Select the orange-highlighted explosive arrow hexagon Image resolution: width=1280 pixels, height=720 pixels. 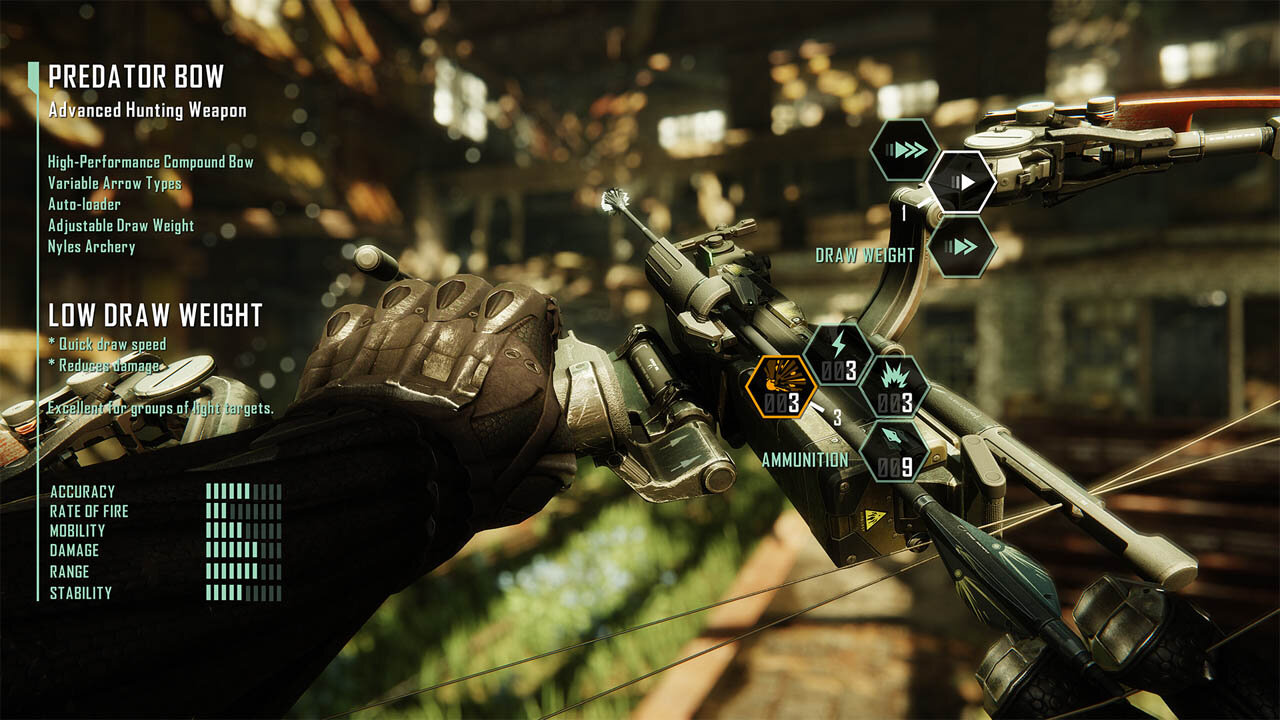(781, 387)
